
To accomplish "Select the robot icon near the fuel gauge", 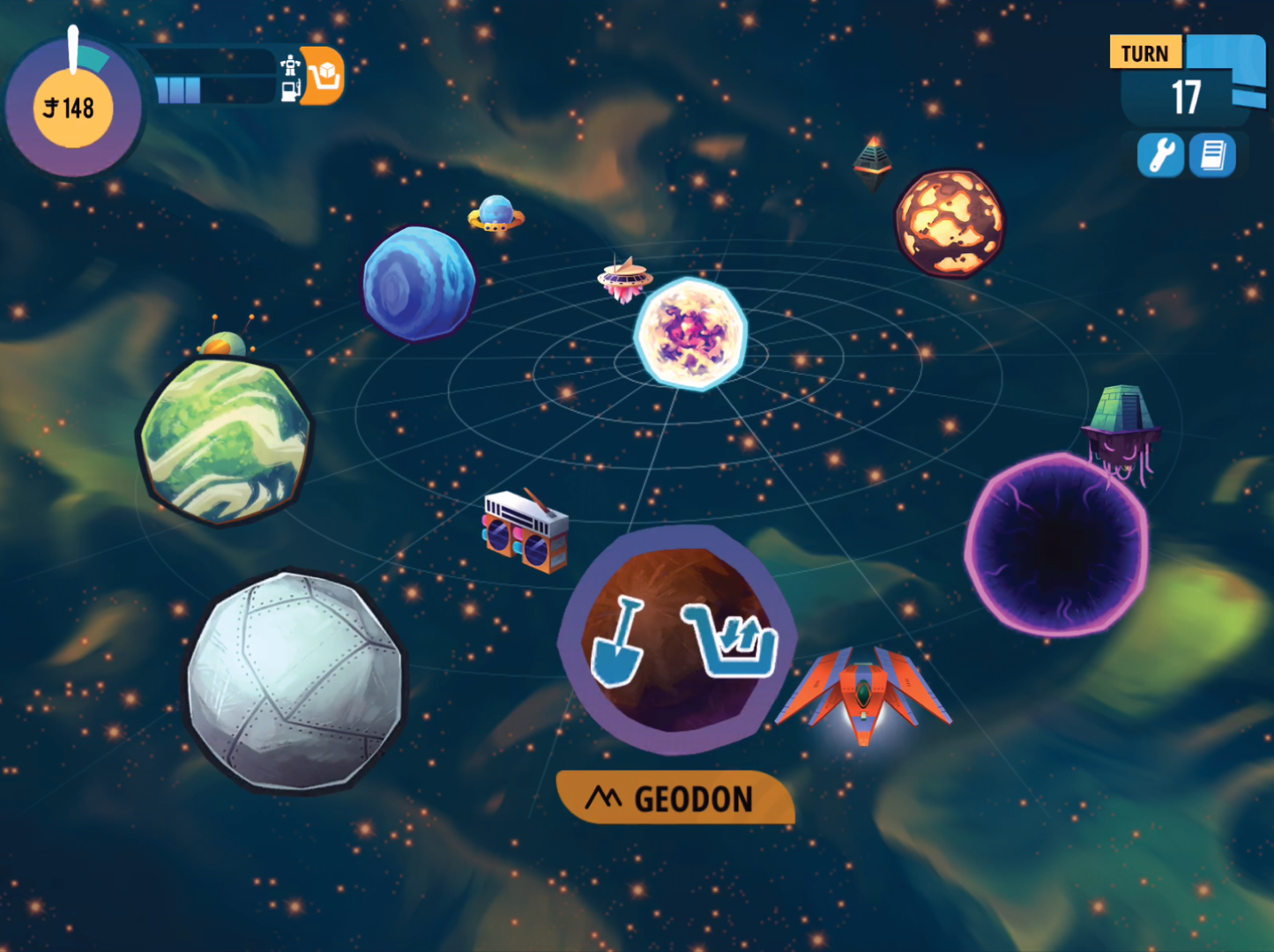I will pos(288,65).
